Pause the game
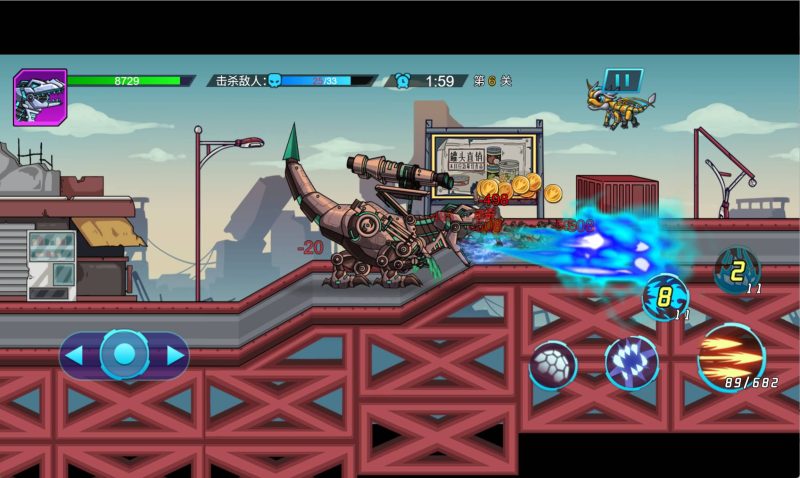Screen dimensions: 800x478 (622, 80)
